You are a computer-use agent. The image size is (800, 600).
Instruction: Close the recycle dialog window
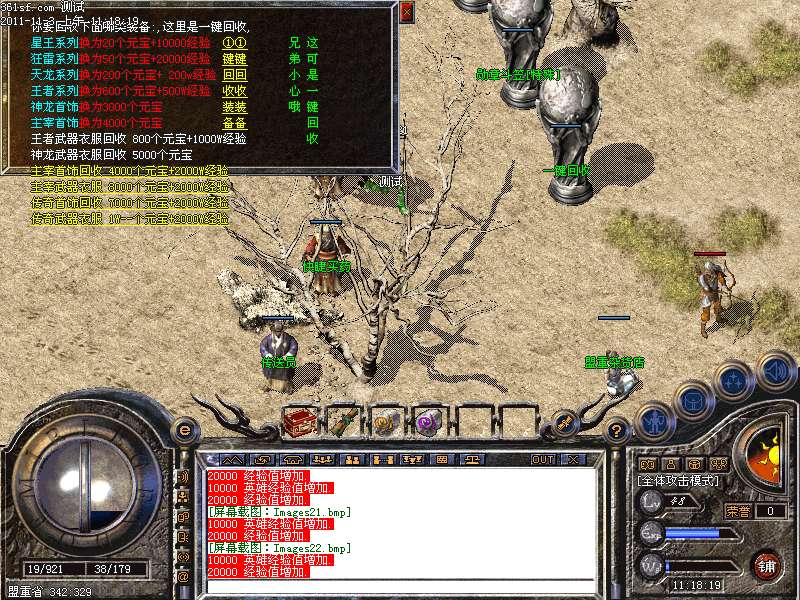click(406, 13)
